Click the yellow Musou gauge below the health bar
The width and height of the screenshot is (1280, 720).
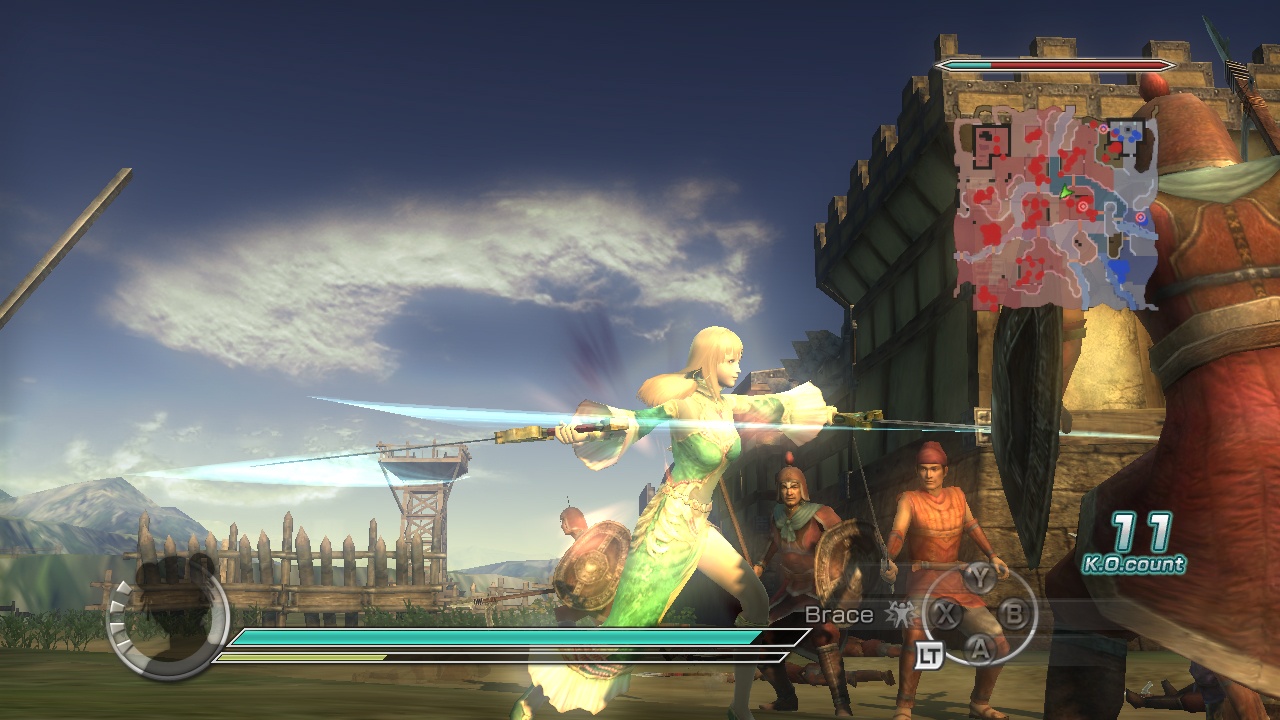(x=400, y=657)
